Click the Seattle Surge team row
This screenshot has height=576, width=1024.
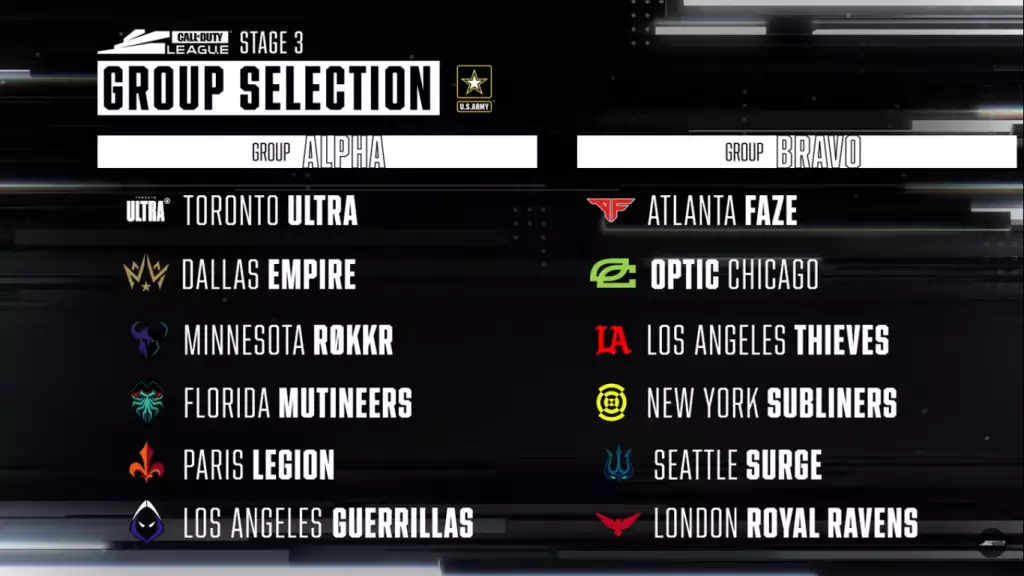(737, 465)
